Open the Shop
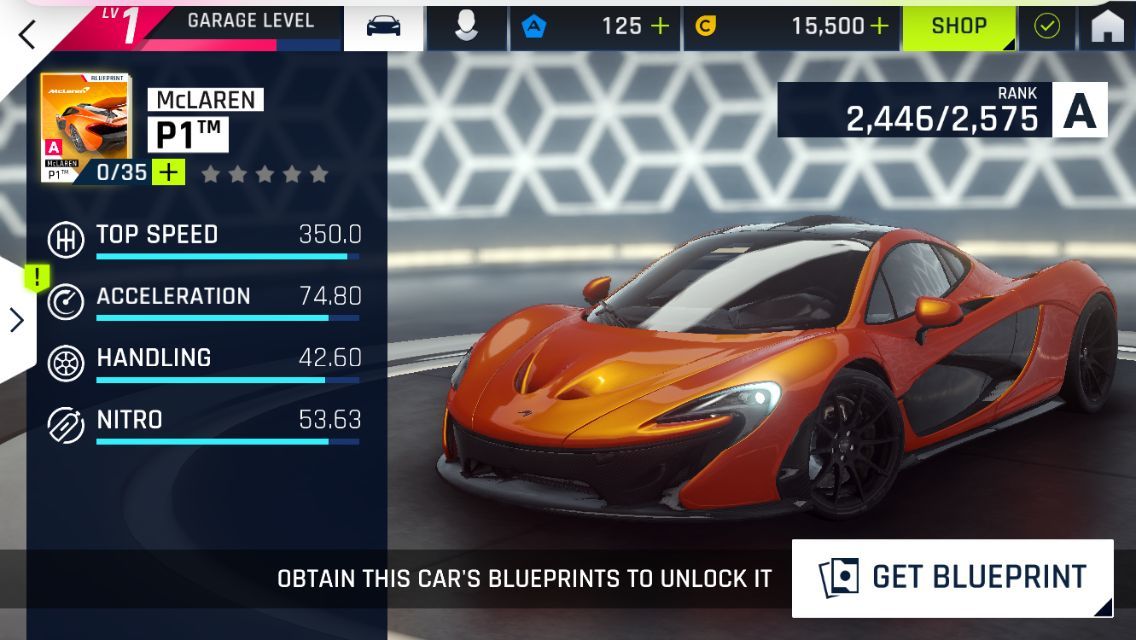The height and width of the screenshot is (640, 1136). click(959, 27)
